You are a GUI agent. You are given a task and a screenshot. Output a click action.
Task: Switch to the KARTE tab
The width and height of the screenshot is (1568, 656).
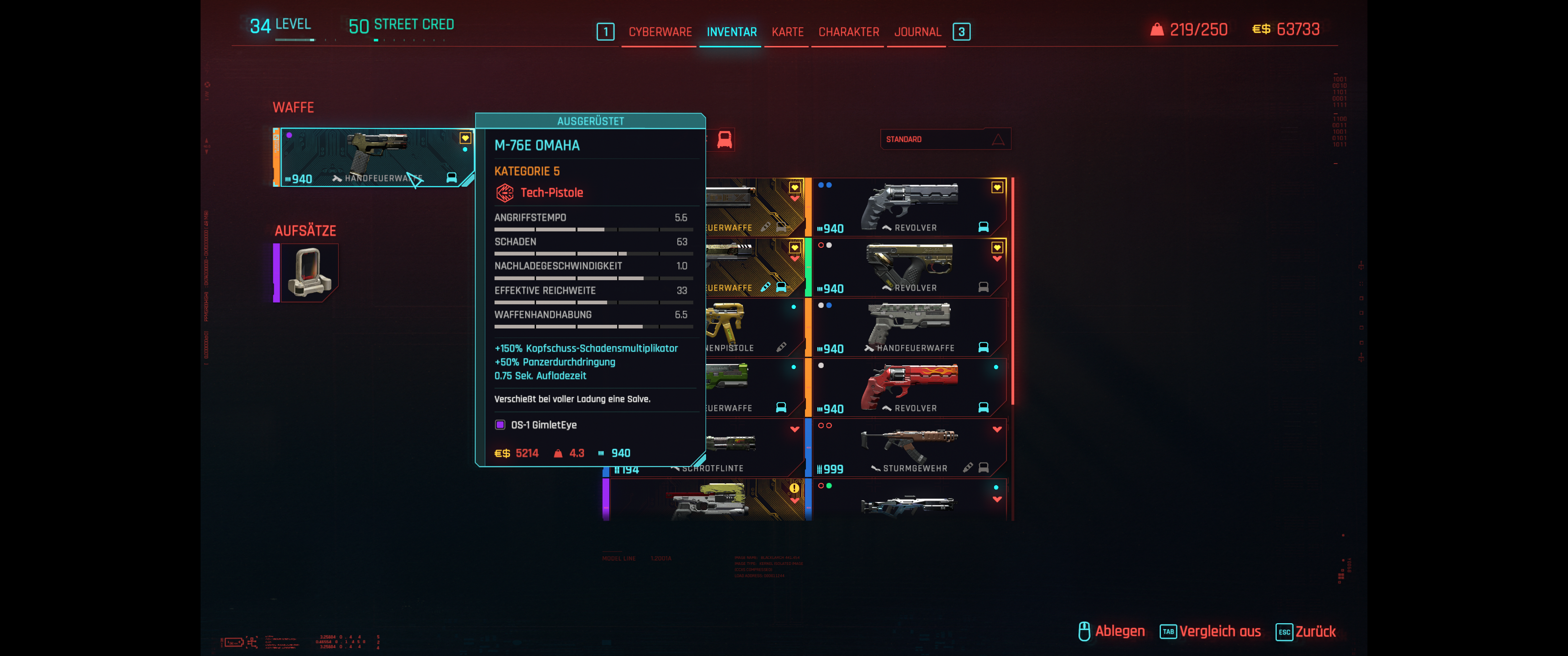[786, 31]
